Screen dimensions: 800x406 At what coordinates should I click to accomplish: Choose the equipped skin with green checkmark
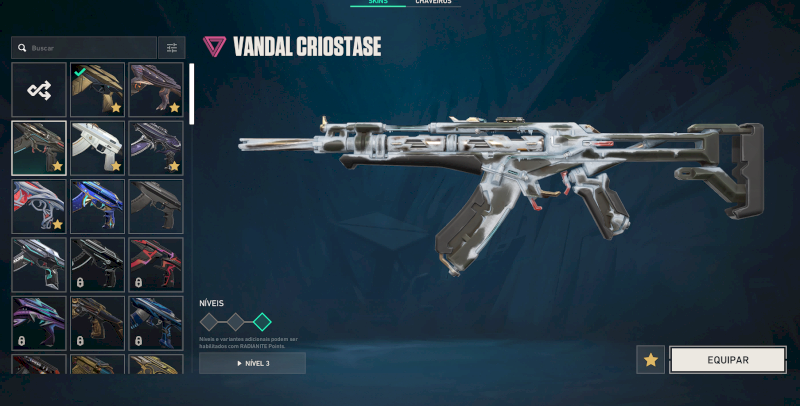(97, 90)
